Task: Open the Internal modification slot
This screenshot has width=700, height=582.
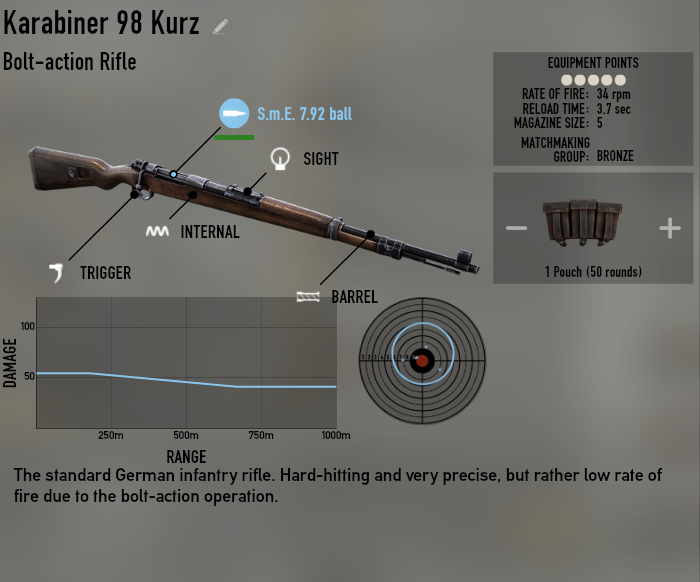Action: coord(156,231)
